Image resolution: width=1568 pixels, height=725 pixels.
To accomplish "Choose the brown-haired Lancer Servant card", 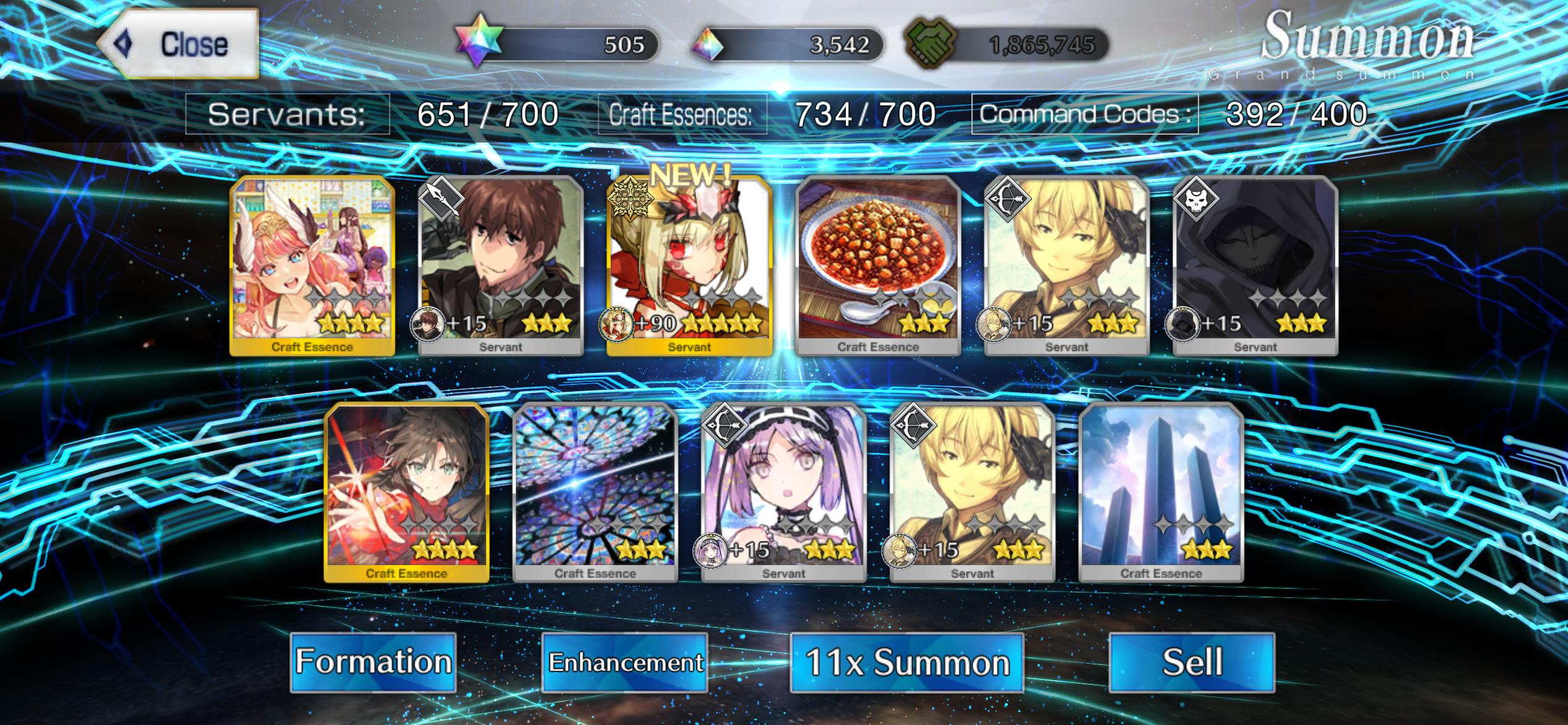I will tap(501, 266).
